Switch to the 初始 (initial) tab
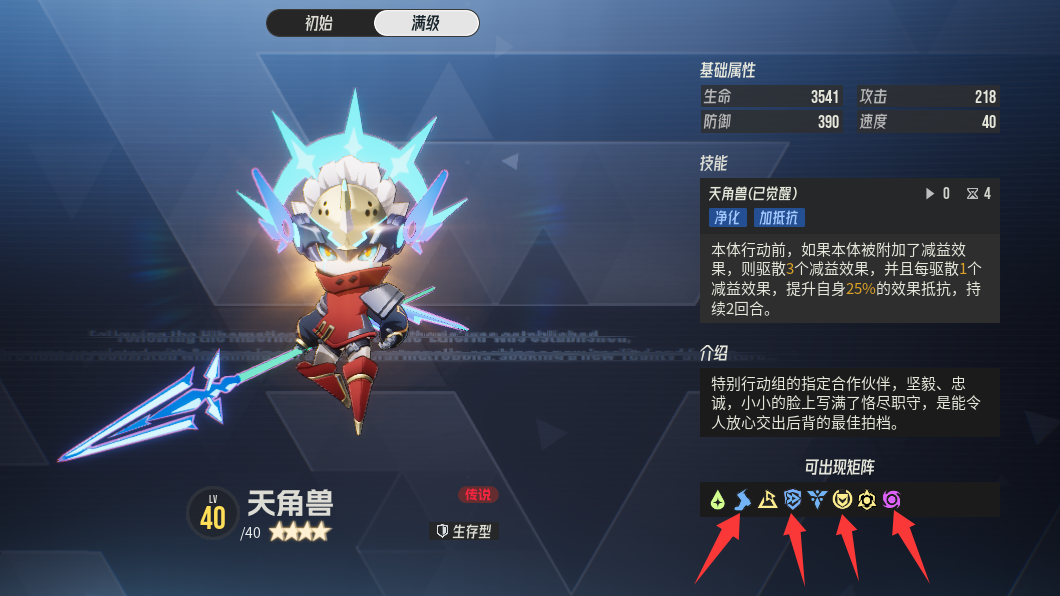The width and height of the screenshot is (1060, 596). point(319,23)
